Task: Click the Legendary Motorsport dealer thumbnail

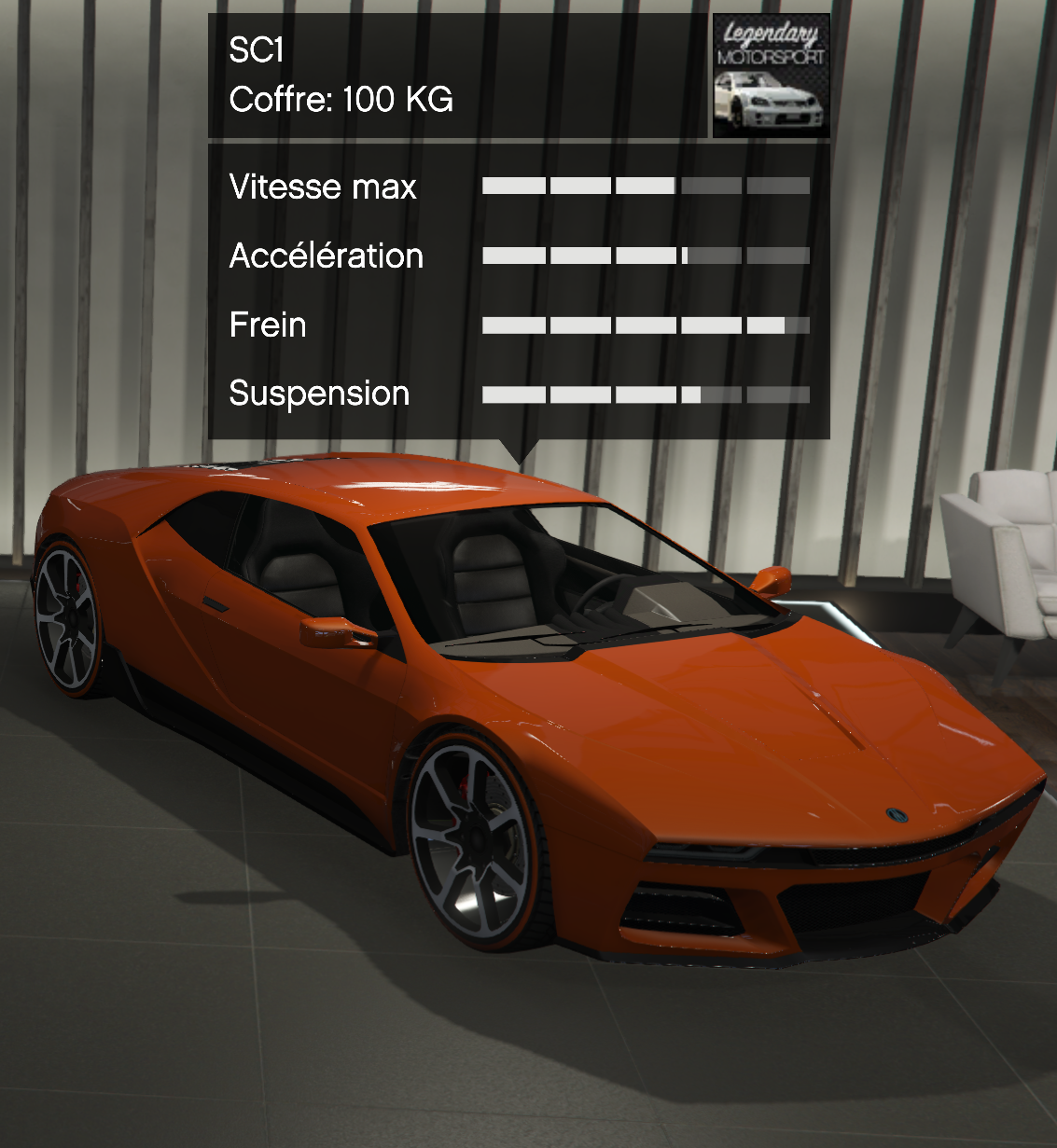Action: coord(771,76)
